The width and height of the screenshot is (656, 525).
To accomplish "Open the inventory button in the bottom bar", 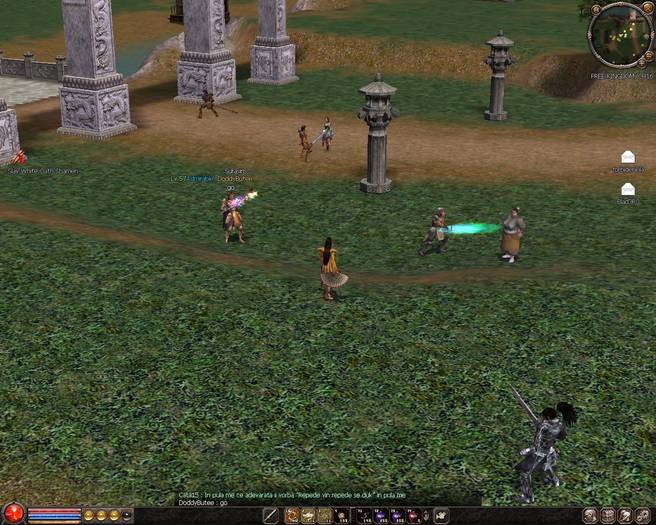I will point(608,516).
